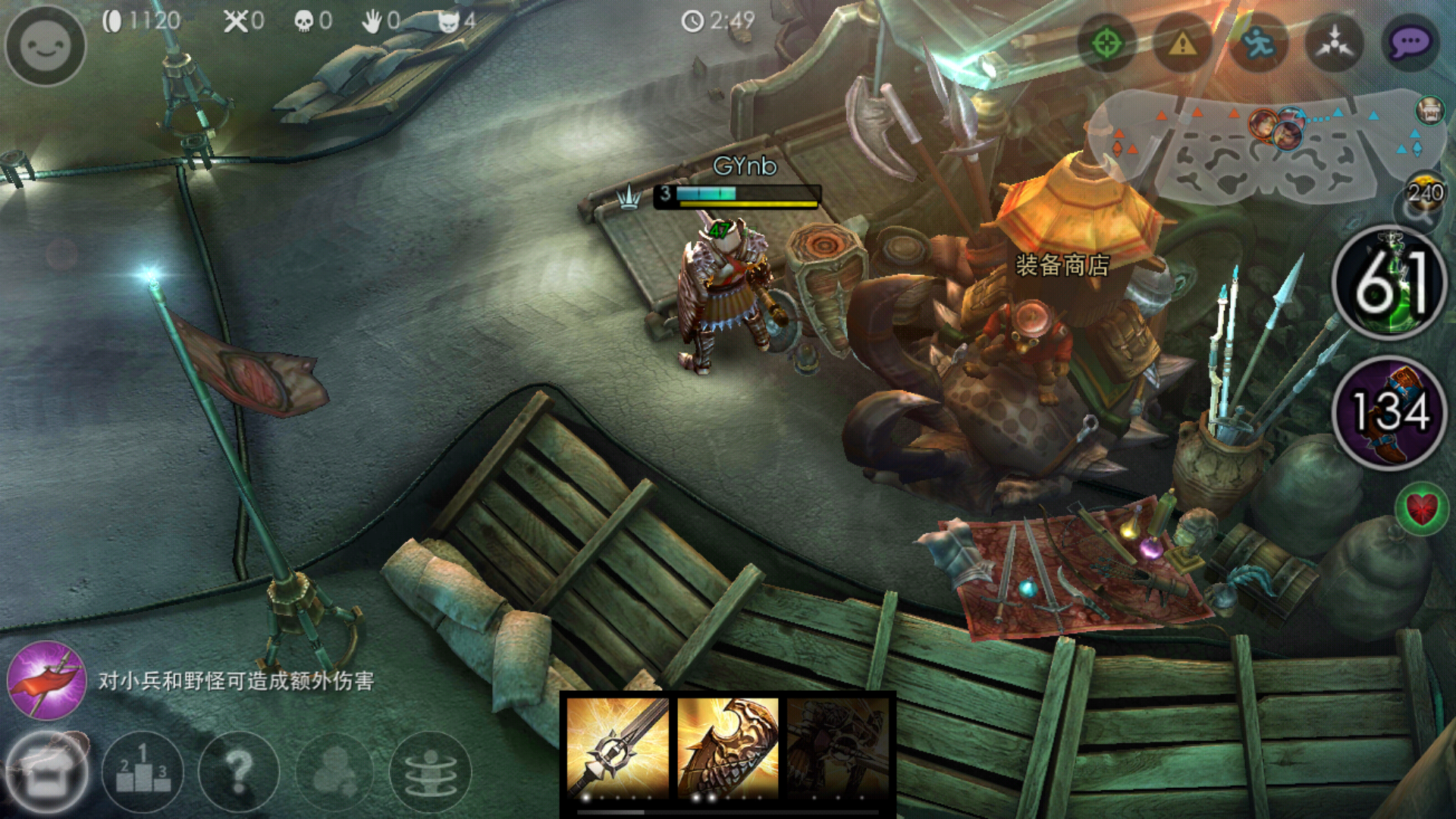
Task: Click the meditating figure button
Action: tap(430, 772)
